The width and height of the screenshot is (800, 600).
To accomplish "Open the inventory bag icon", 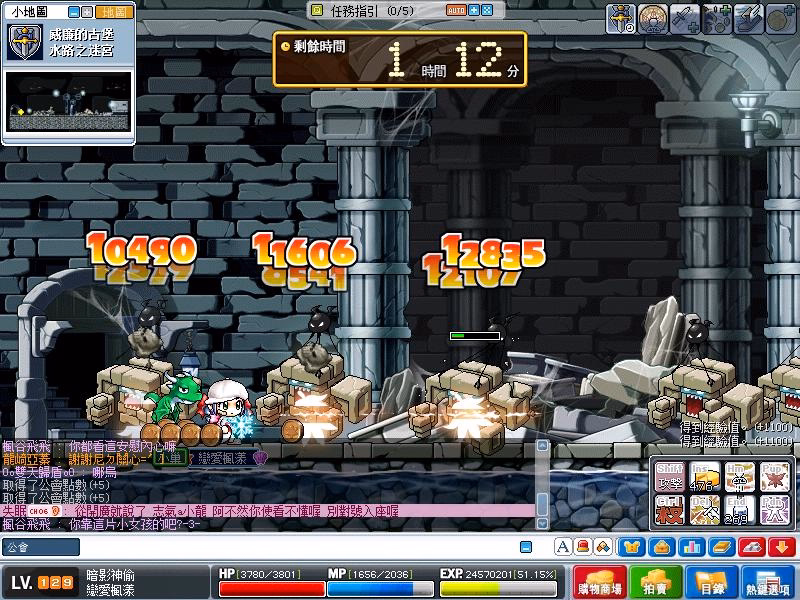I will (662, 547).
